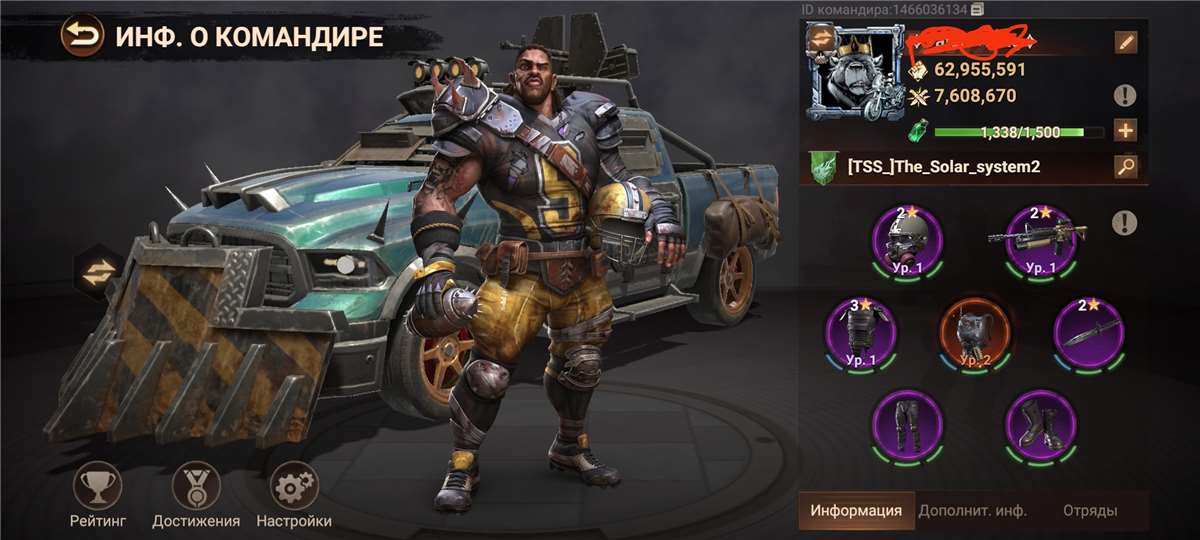
Task: Search alliance with the magnifier button
Action: 1126,167
